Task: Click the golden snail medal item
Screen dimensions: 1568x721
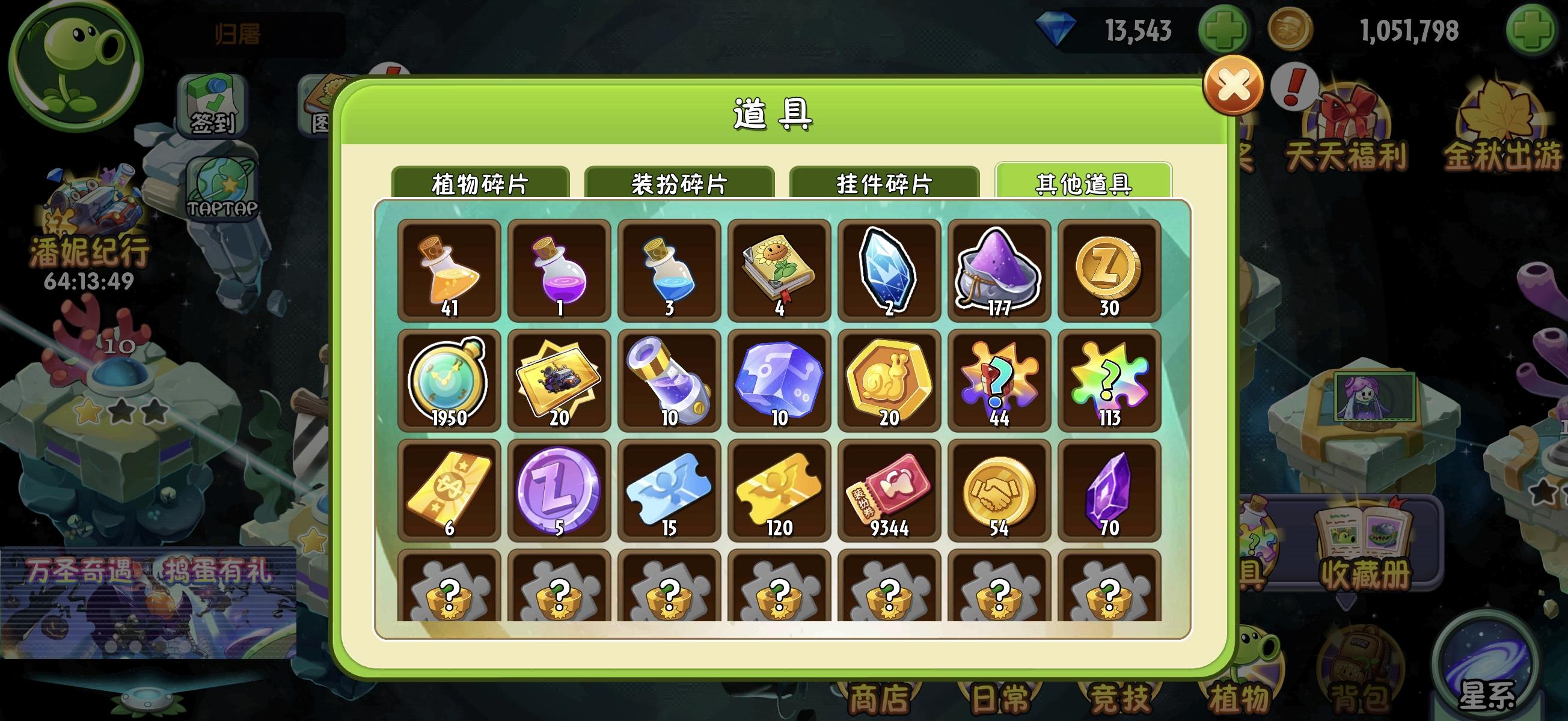Action: click(888, 380)
